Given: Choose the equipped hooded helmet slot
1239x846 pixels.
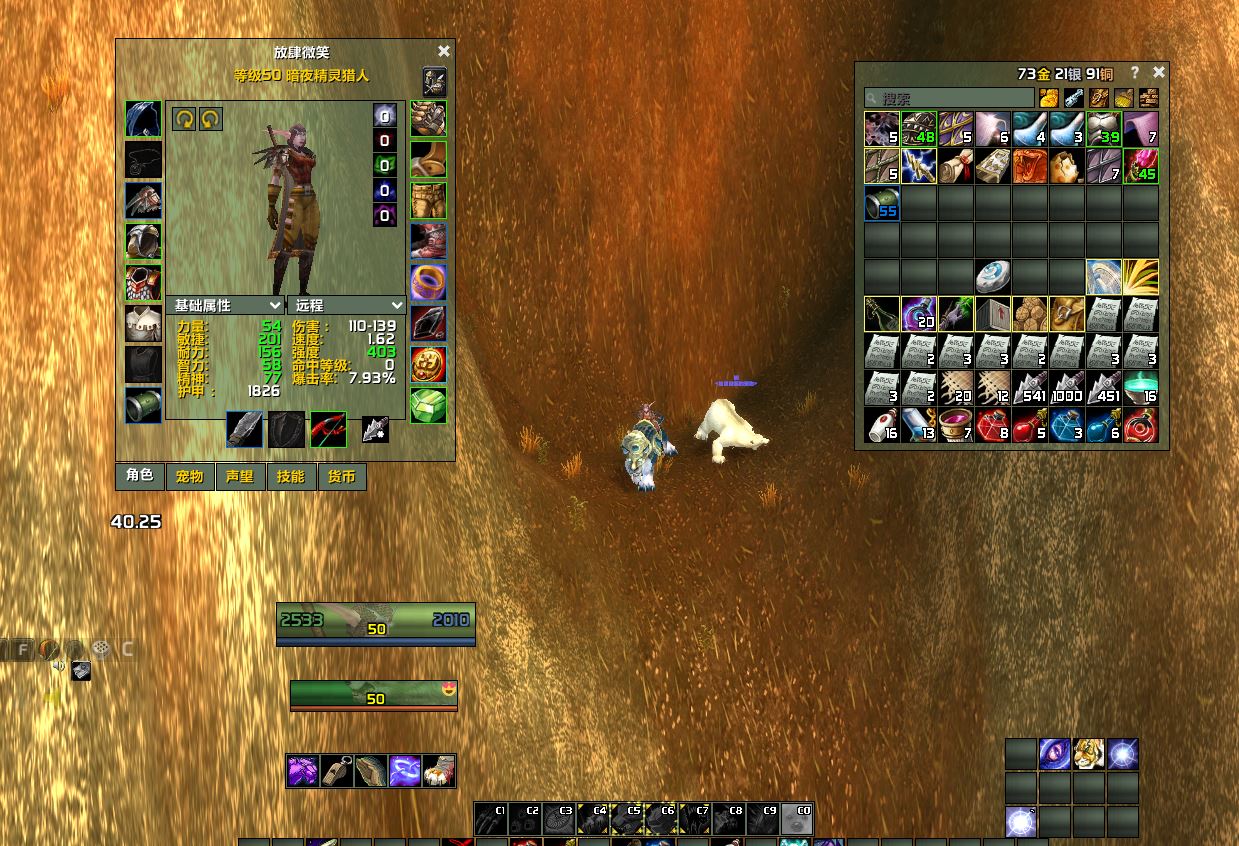Looking at the screenshot, I should 143,119.
